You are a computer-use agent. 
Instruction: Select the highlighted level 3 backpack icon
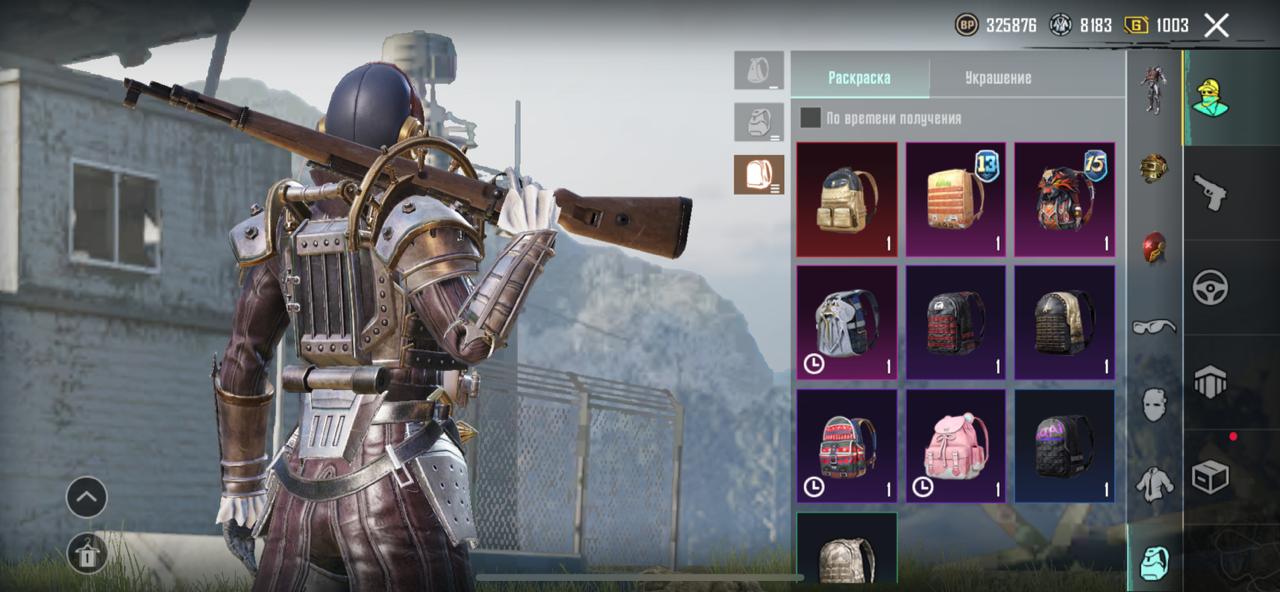[759, 175]
